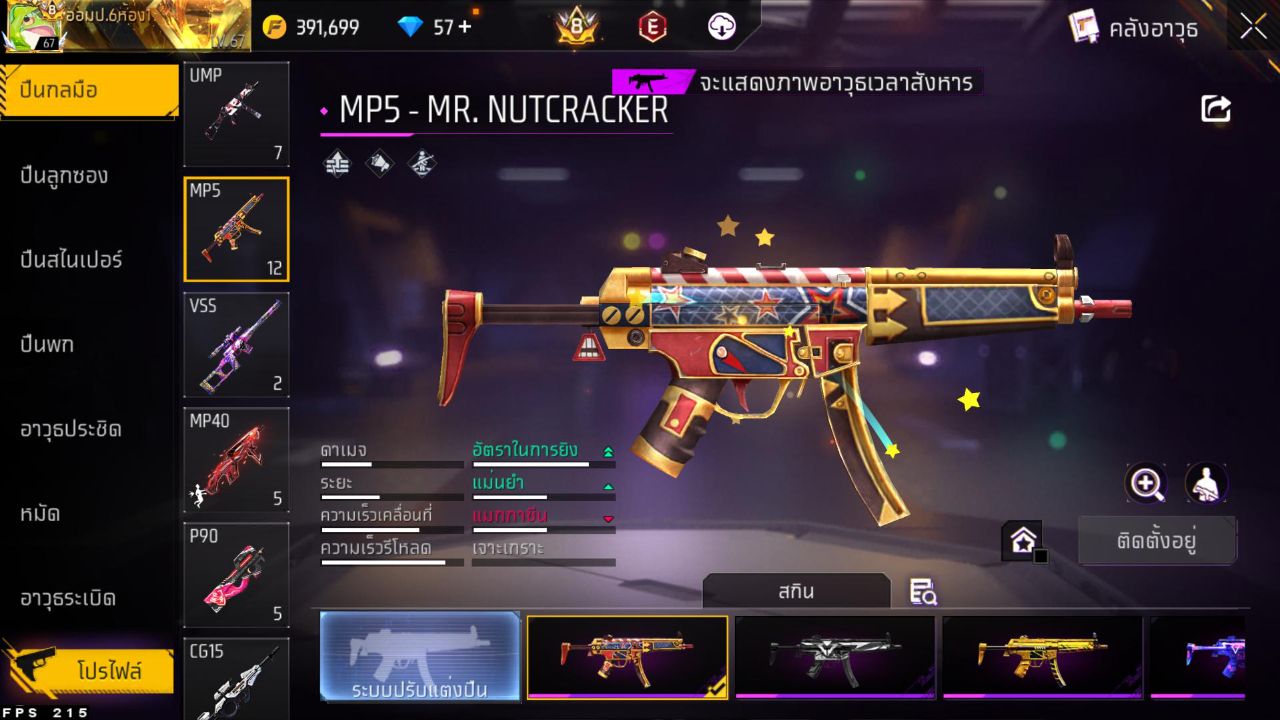1280x720 pixels.
Task: Select the home install icon beside equipped button
Action: coord(1022,540)
